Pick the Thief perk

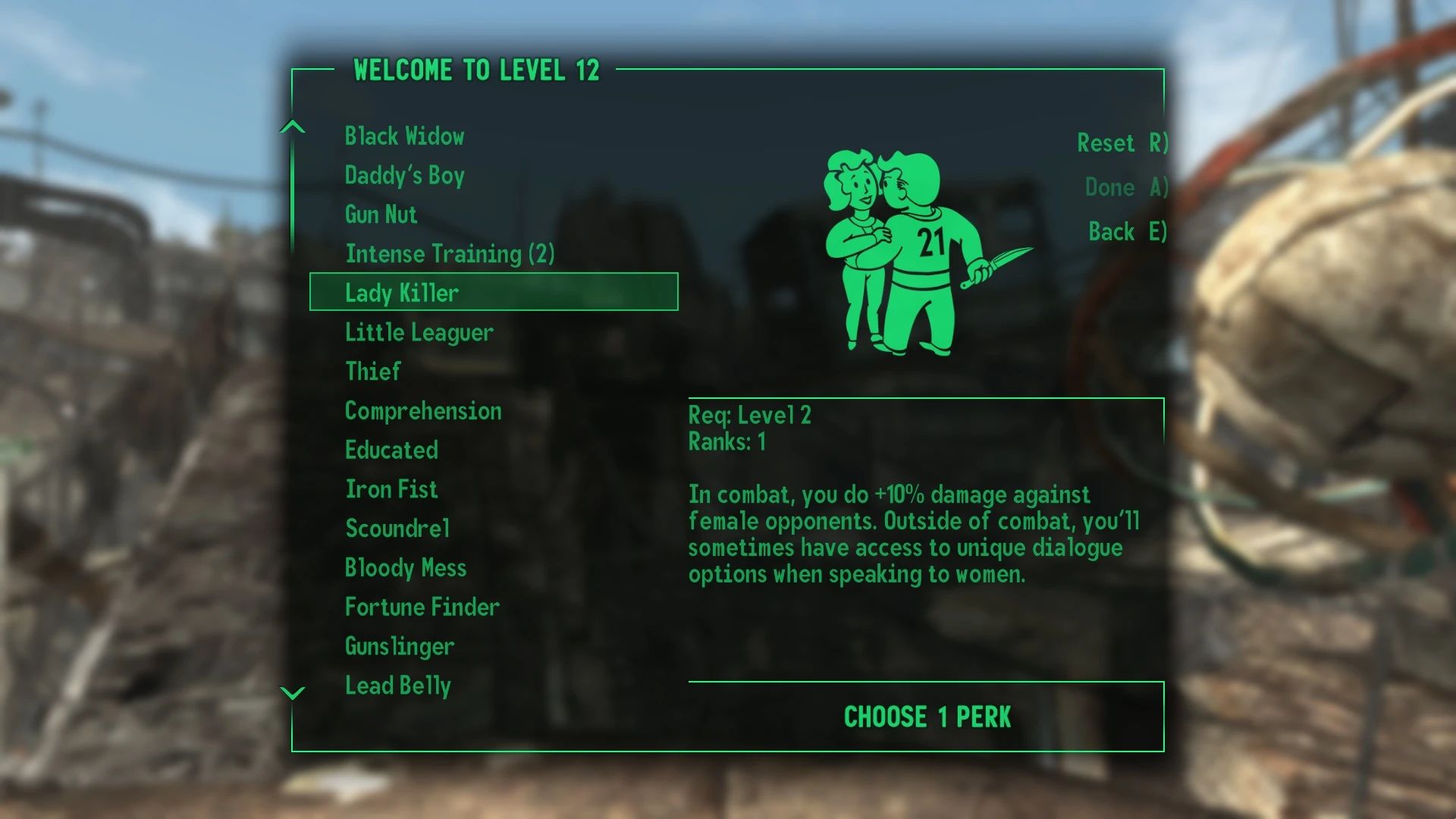(372, 372)
